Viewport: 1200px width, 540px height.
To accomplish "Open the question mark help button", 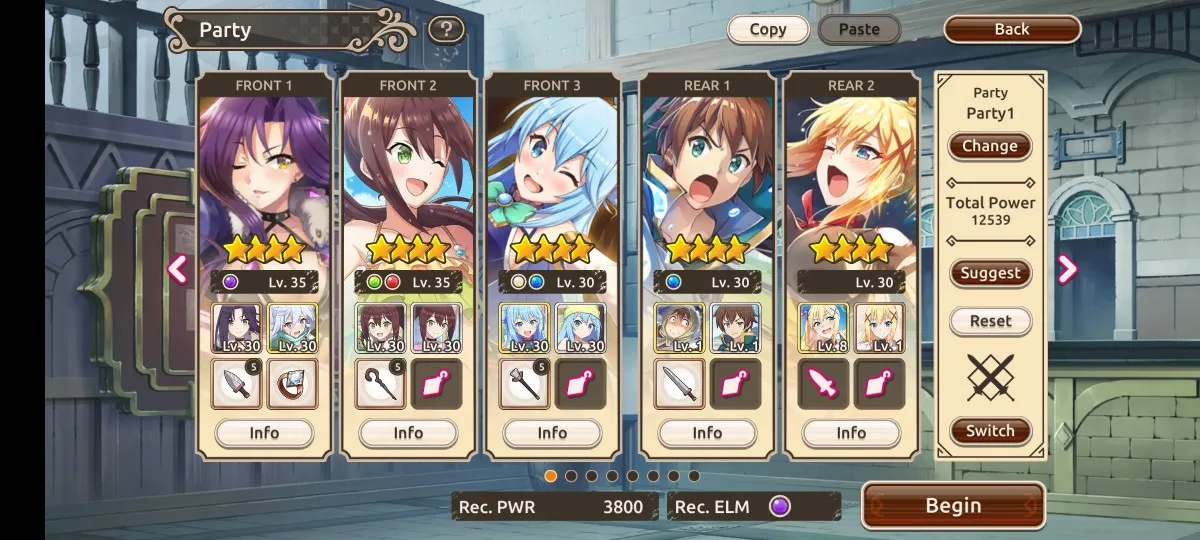I will pyautogui.click(x=446, y=29).
